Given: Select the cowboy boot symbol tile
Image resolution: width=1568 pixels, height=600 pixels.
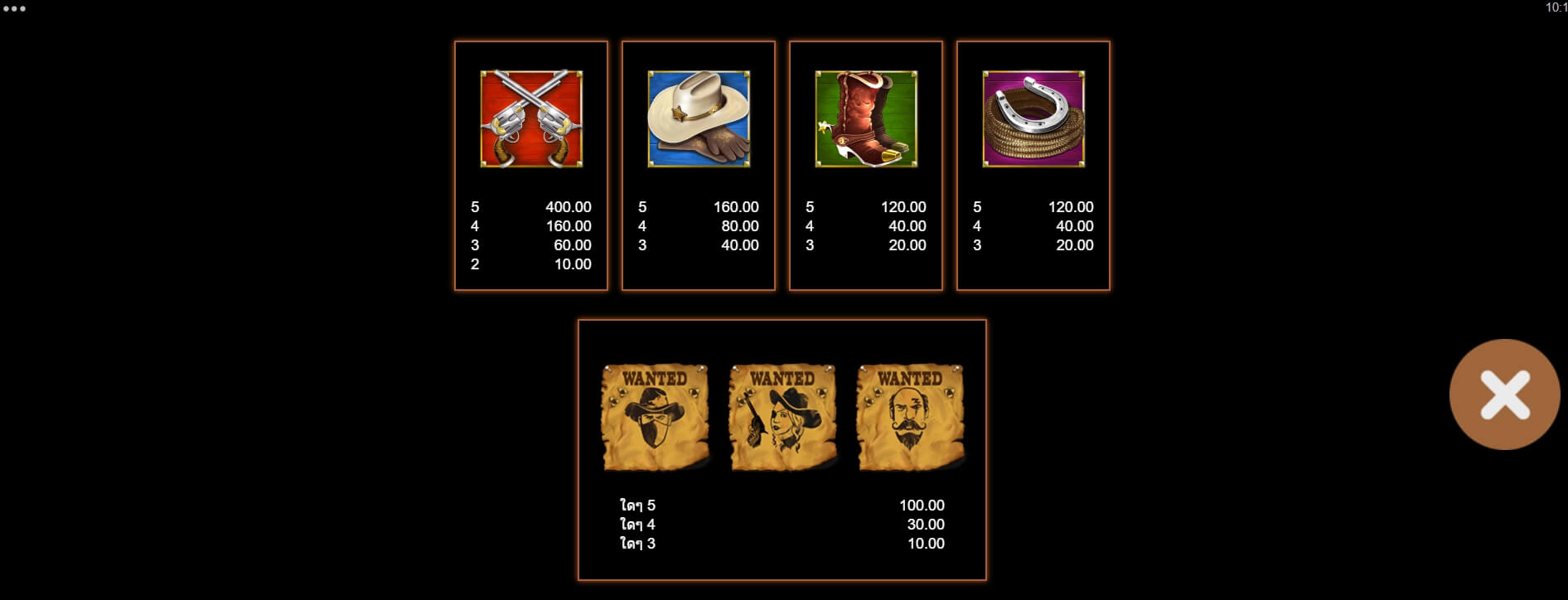Looking at the screenshot, I should 865,120.
